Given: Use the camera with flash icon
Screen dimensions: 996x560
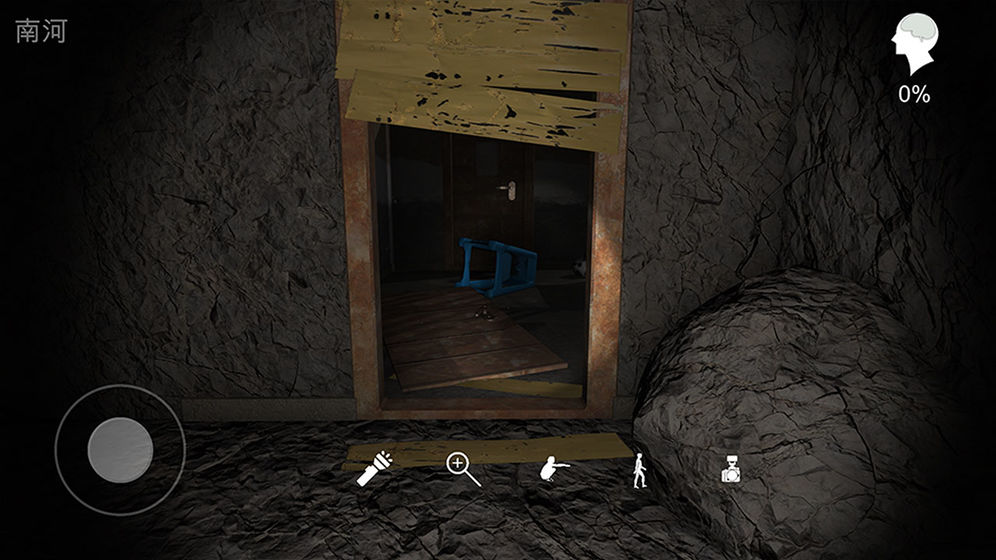Looking at the screenshot, I should tap(733, 470).
